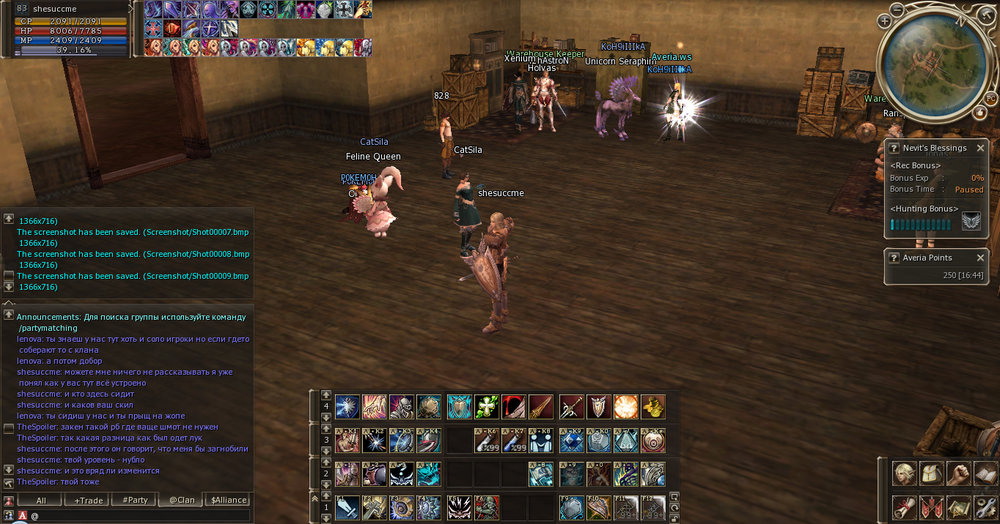This screenshot has height=524, width=1000.
Task: Use the green cross heal skill
Action: [x=487, y=406]
